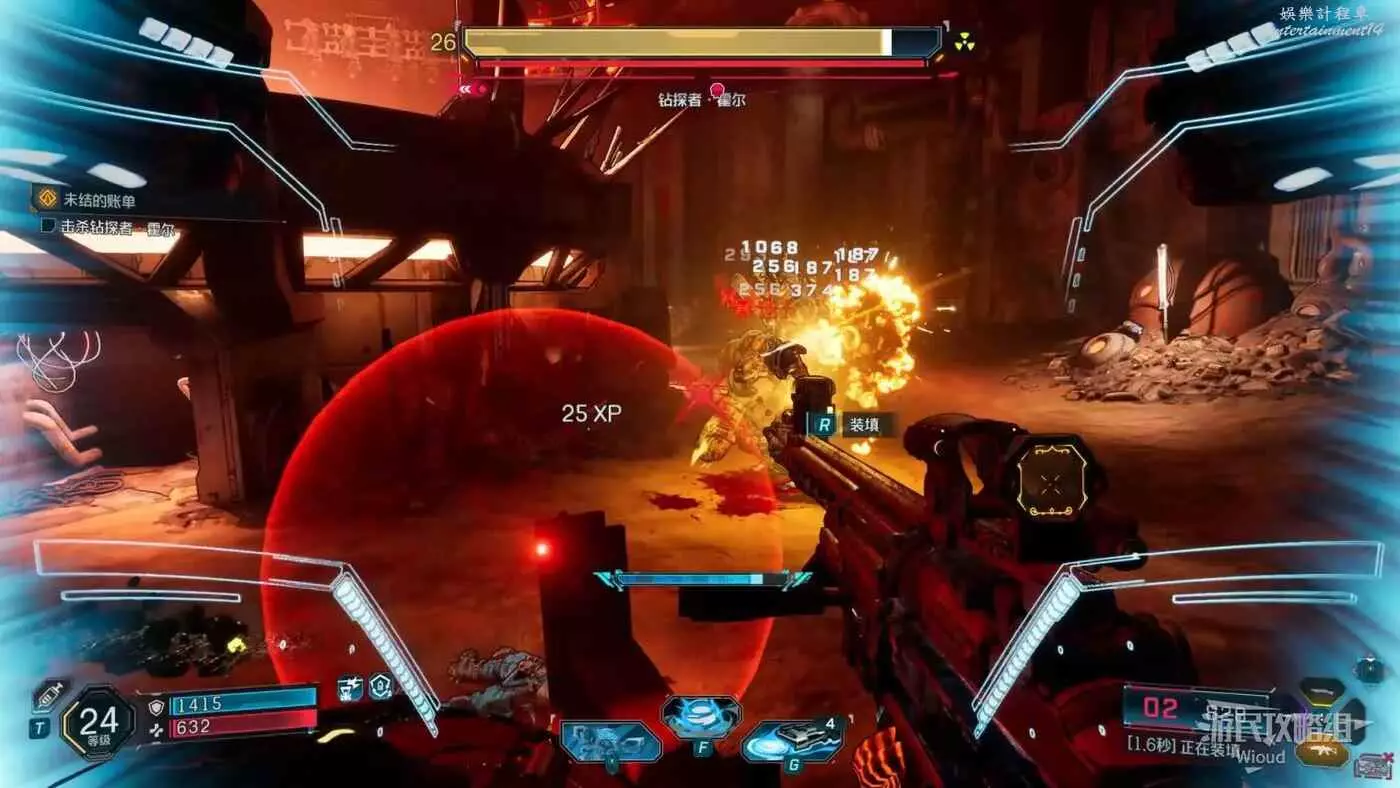Click the hexagonal shield buff icon
Screen dimensions: 1400x788
381,686
